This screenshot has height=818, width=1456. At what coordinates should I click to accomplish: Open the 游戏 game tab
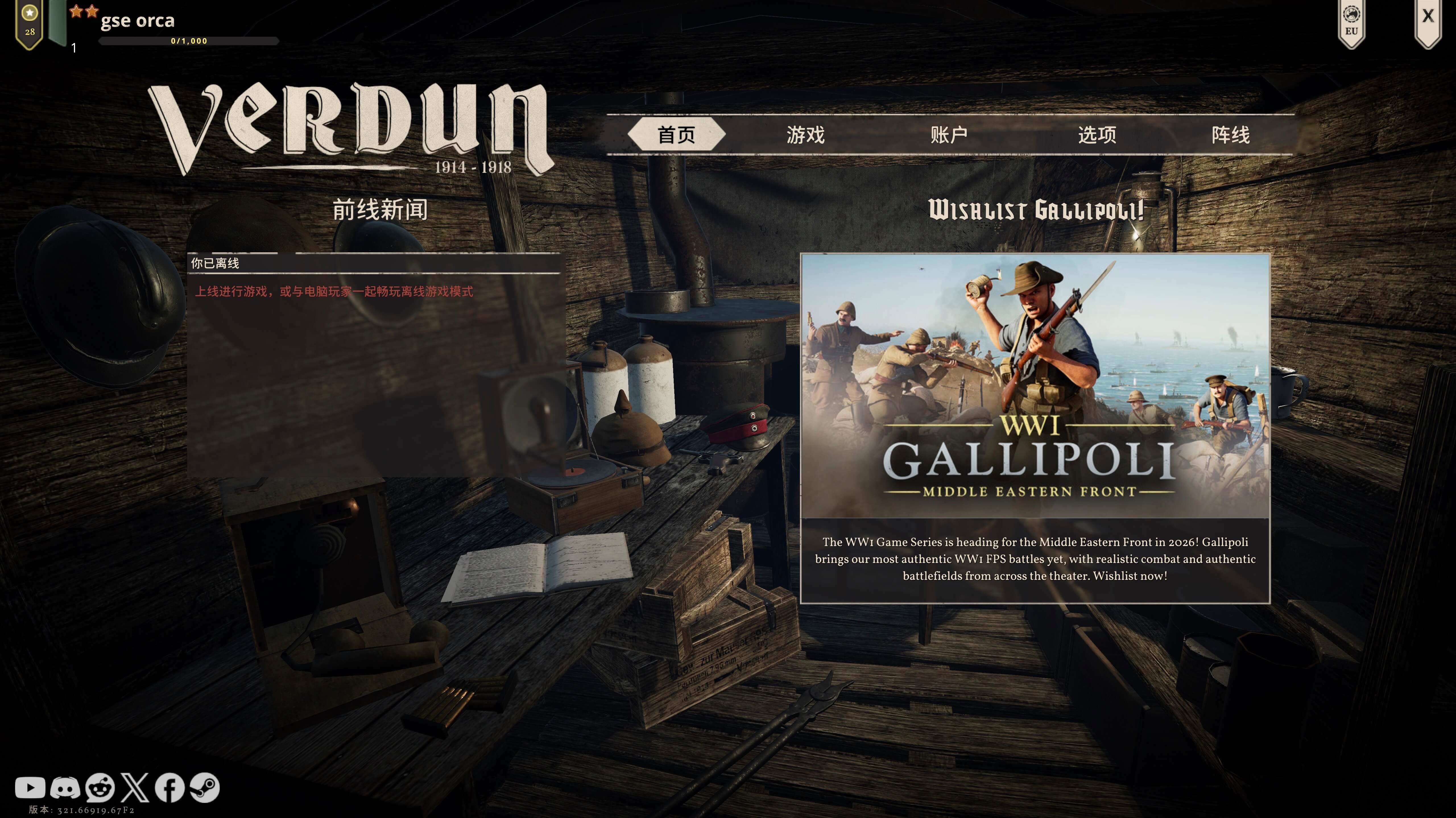tap(805, 135)
